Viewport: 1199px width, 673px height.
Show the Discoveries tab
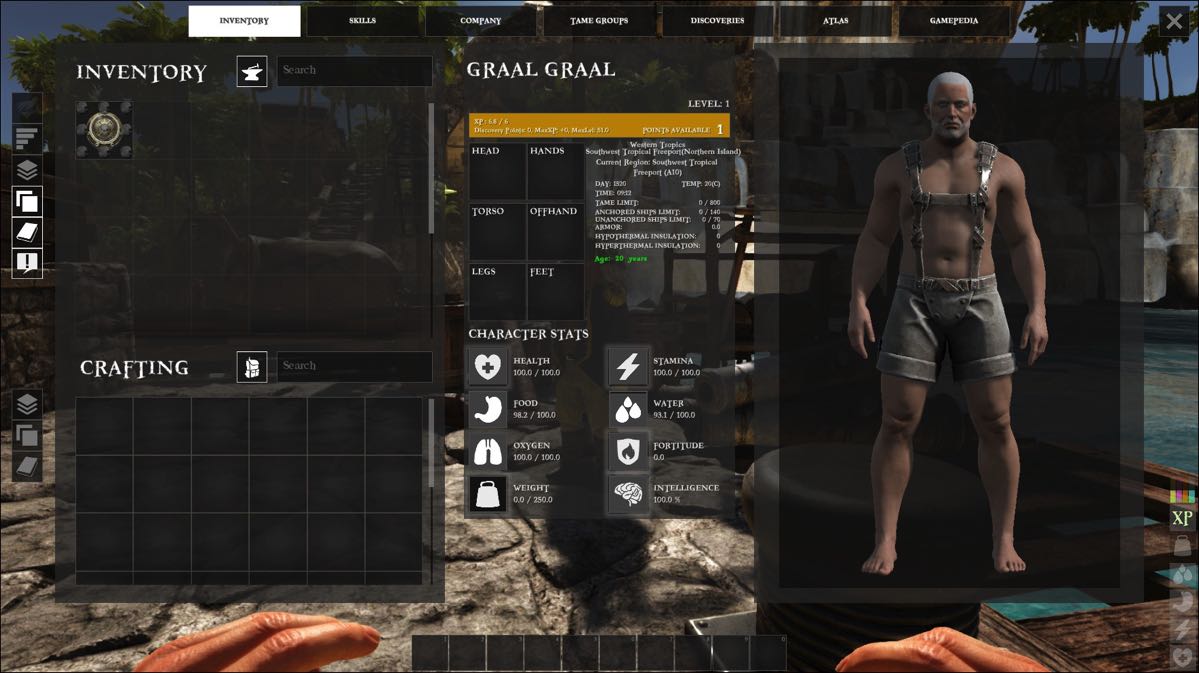[x=717, y=21]
